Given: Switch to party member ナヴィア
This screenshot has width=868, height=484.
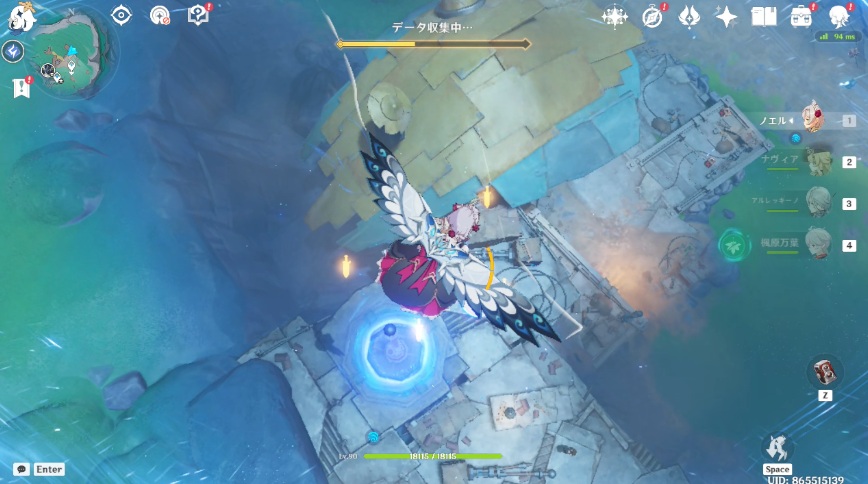Looking at the screenshot, I should tap(818, 161).
